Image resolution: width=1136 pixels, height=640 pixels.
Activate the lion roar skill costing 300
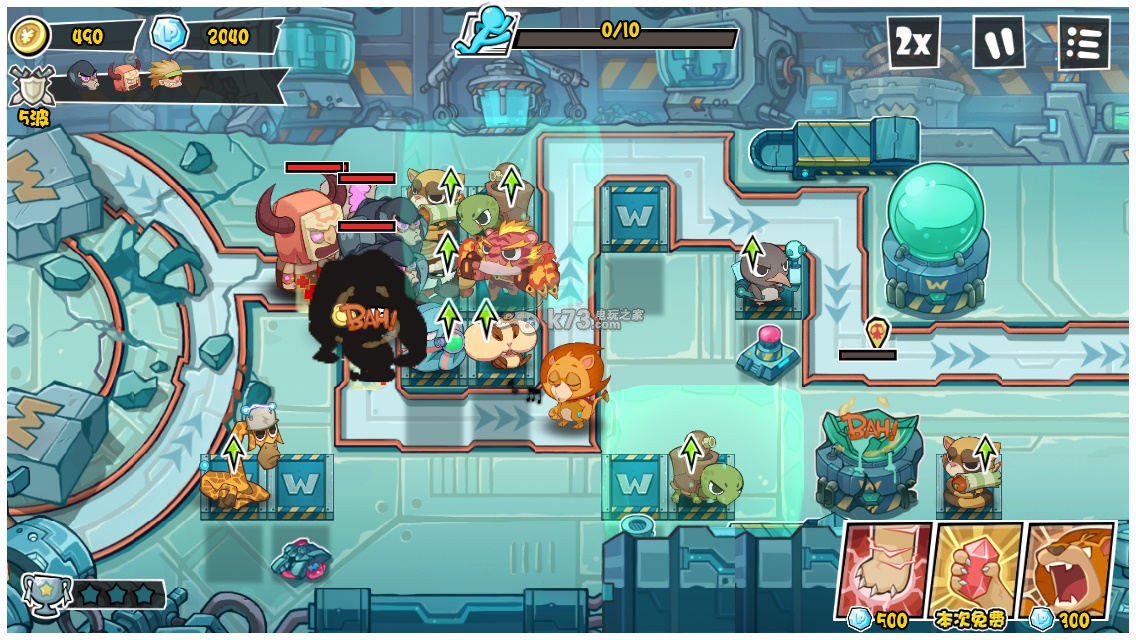tap(1068, 566)
